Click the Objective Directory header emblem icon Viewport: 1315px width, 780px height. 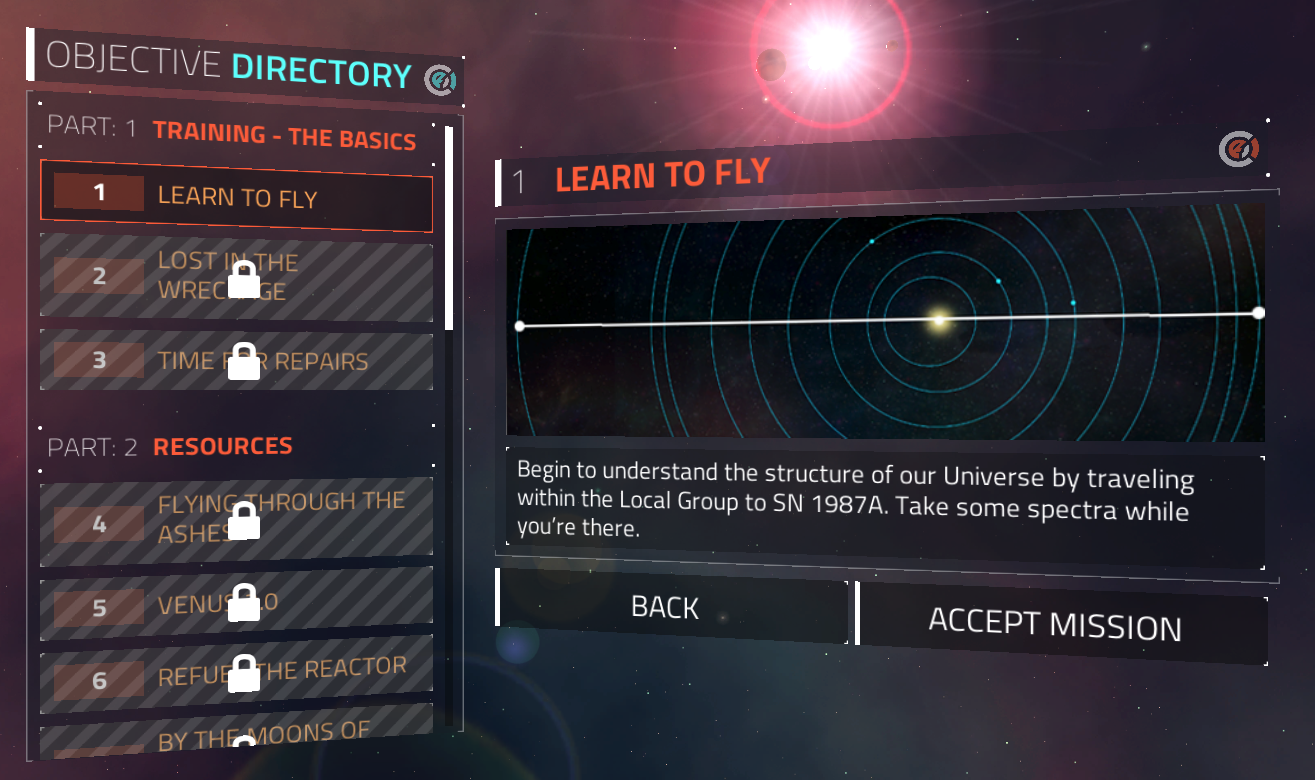click(x=439, y=80)
